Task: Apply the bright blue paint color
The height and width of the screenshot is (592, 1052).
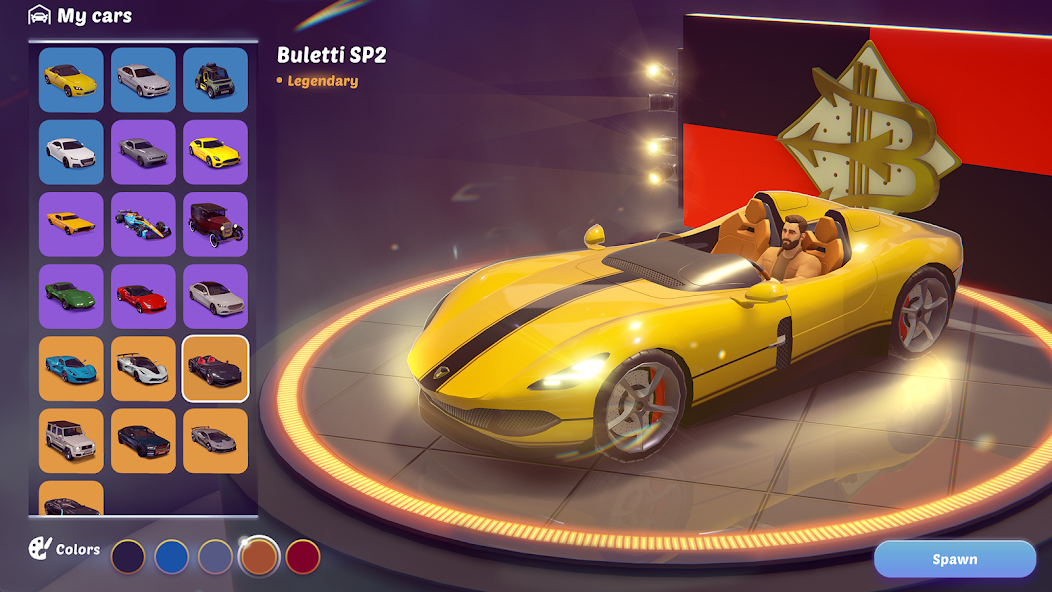Action: 172,556
